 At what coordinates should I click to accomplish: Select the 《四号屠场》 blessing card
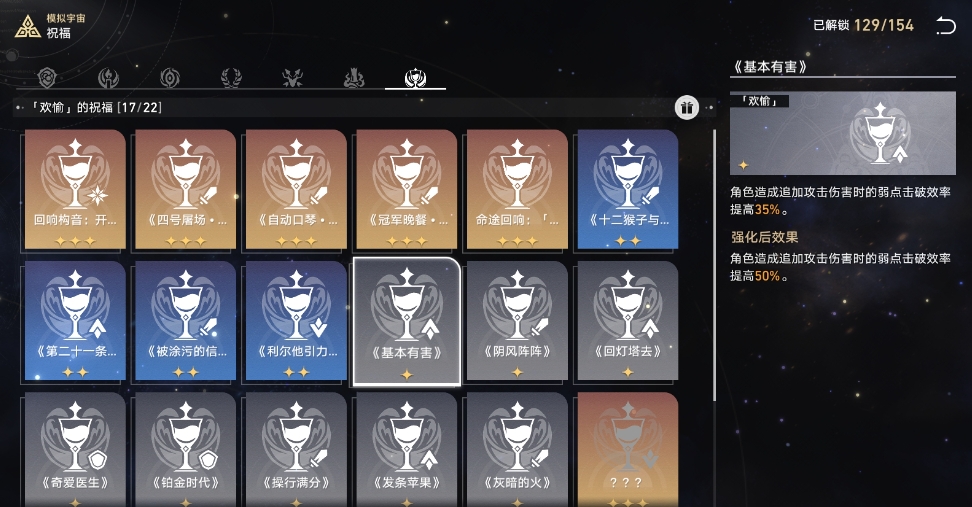pos(185,190)
